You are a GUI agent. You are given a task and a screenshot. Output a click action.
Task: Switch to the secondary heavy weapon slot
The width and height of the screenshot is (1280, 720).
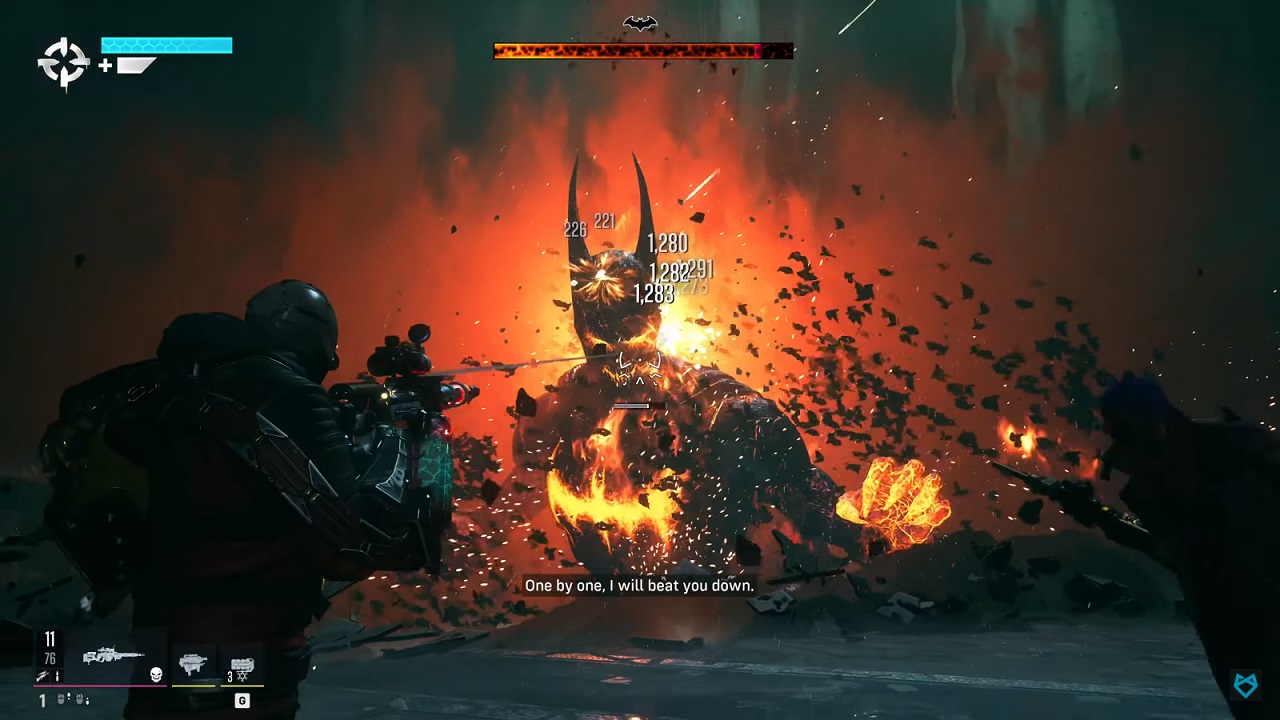point(193,664)
